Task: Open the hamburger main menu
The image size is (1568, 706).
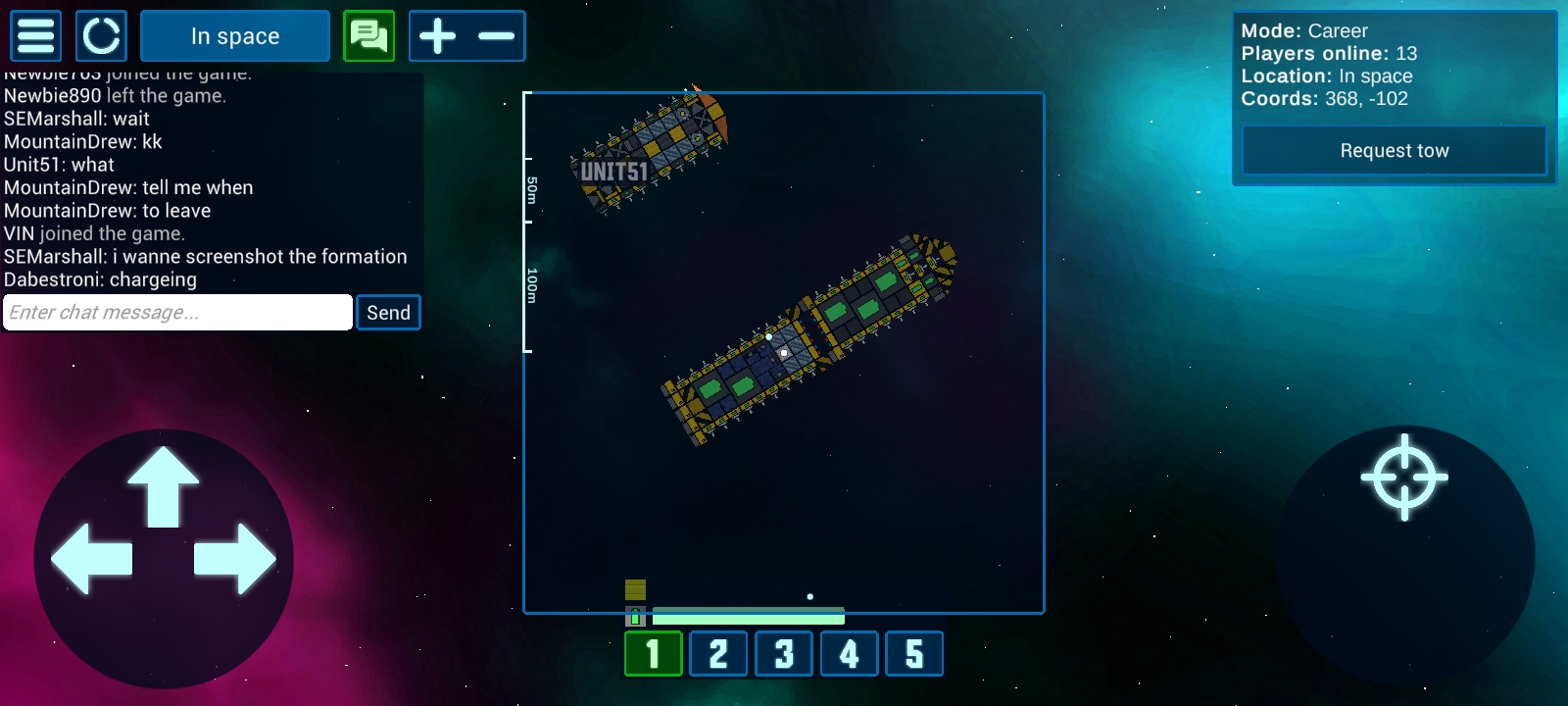Action: (36, 36)
